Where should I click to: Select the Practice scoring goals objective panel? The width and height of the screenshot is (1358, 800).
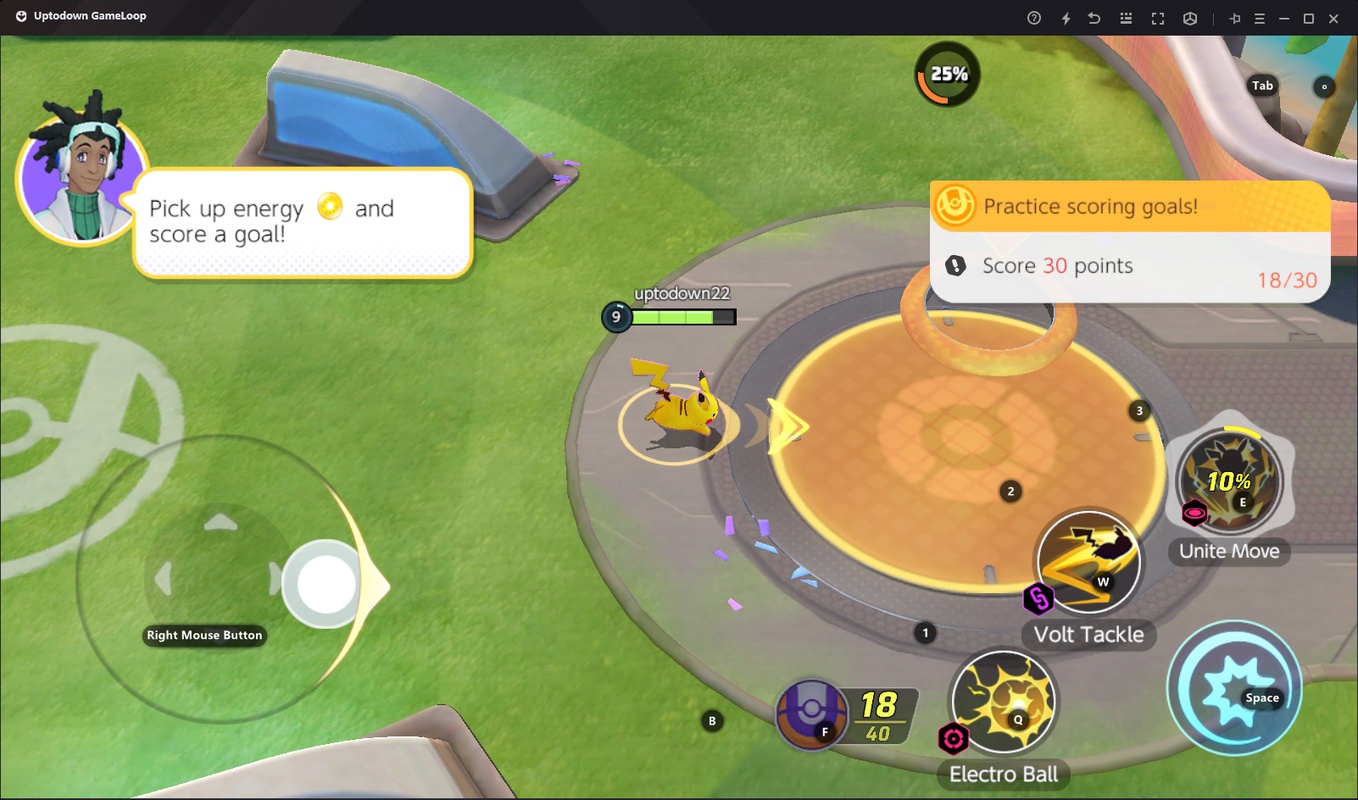(1129, 241)
